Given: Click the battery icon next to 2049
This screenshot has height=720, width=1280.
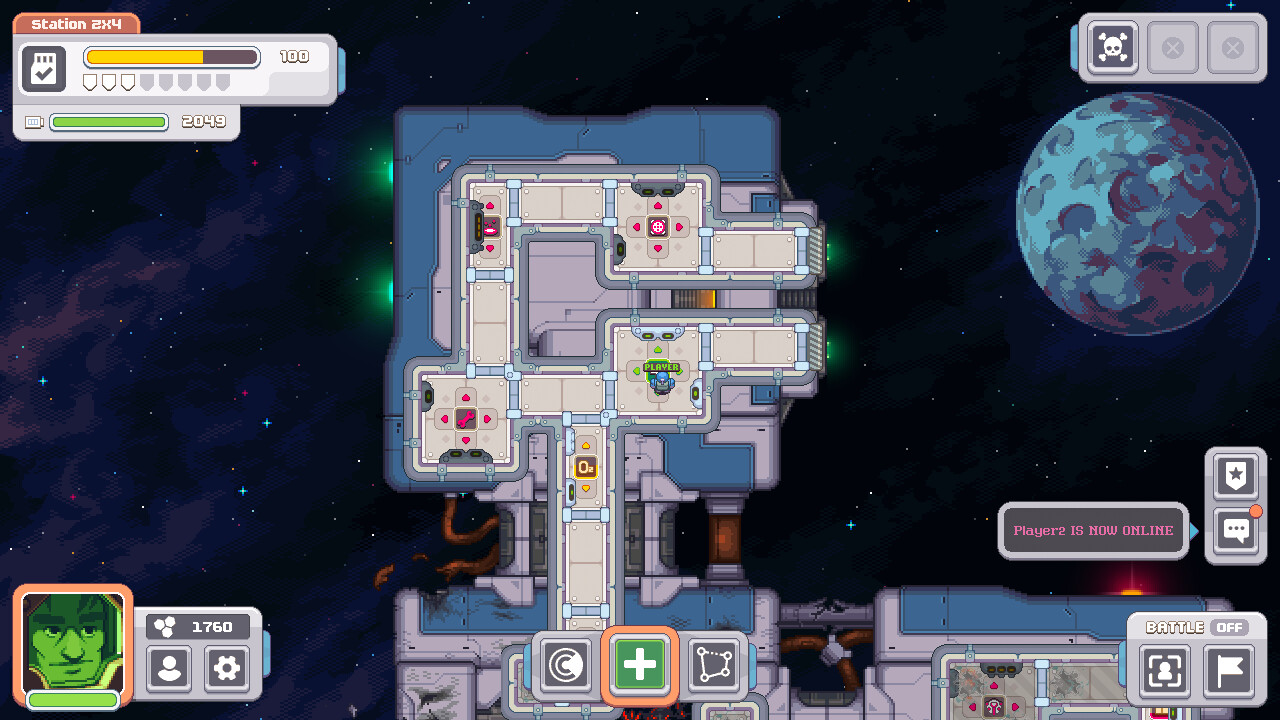Looking at the screenshot, I should pos(33,122).
